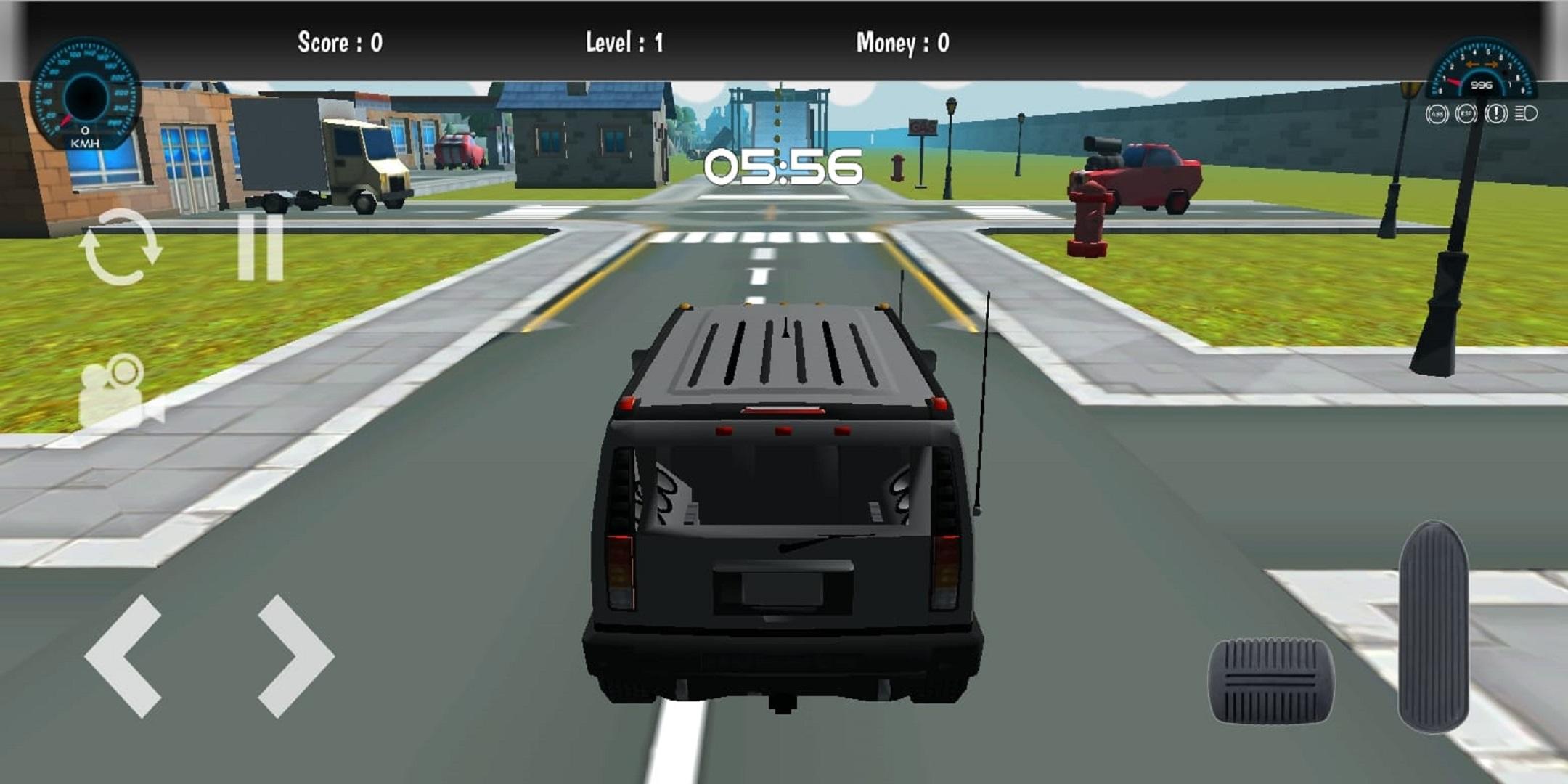Select the ESP indicator icon

click(x=1467, y=114)
